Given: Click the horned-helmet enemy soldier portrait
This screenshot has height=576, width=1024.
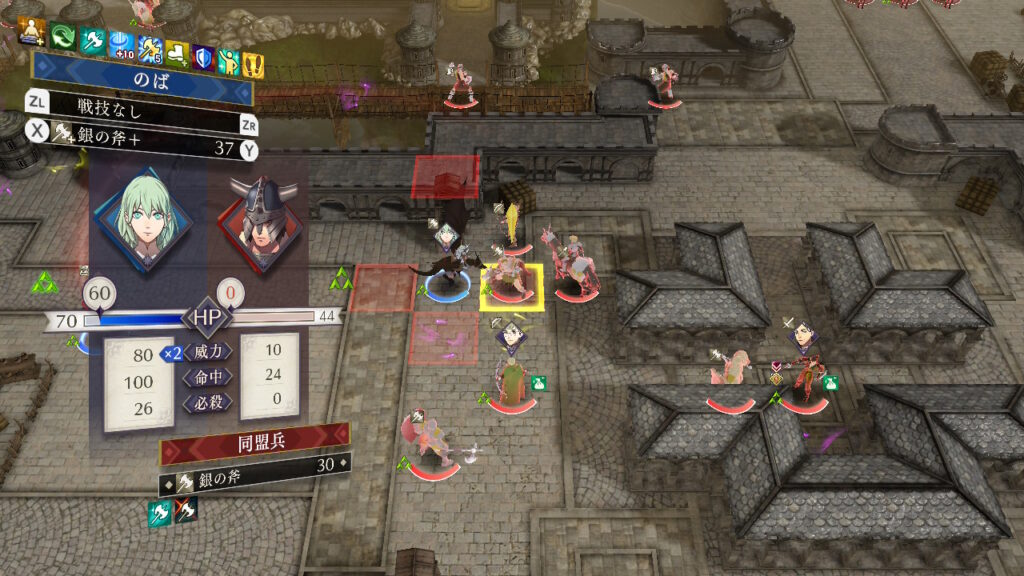Looking at the screenshot, I should click(x=258, y=217).
